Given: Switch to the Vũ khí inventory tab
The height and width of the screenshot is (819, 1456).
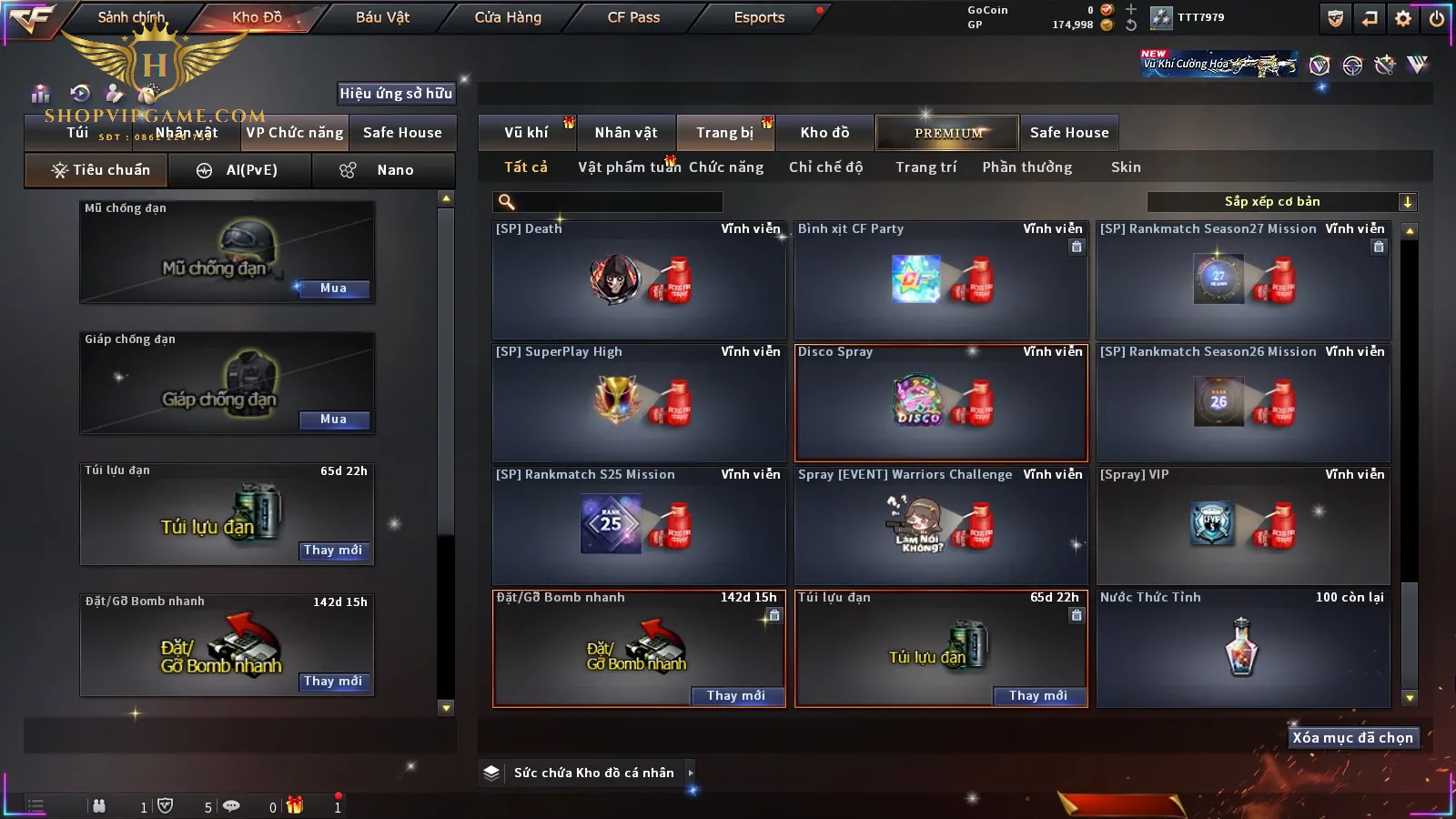Looking at the screenshot, I should coord(526,133).
